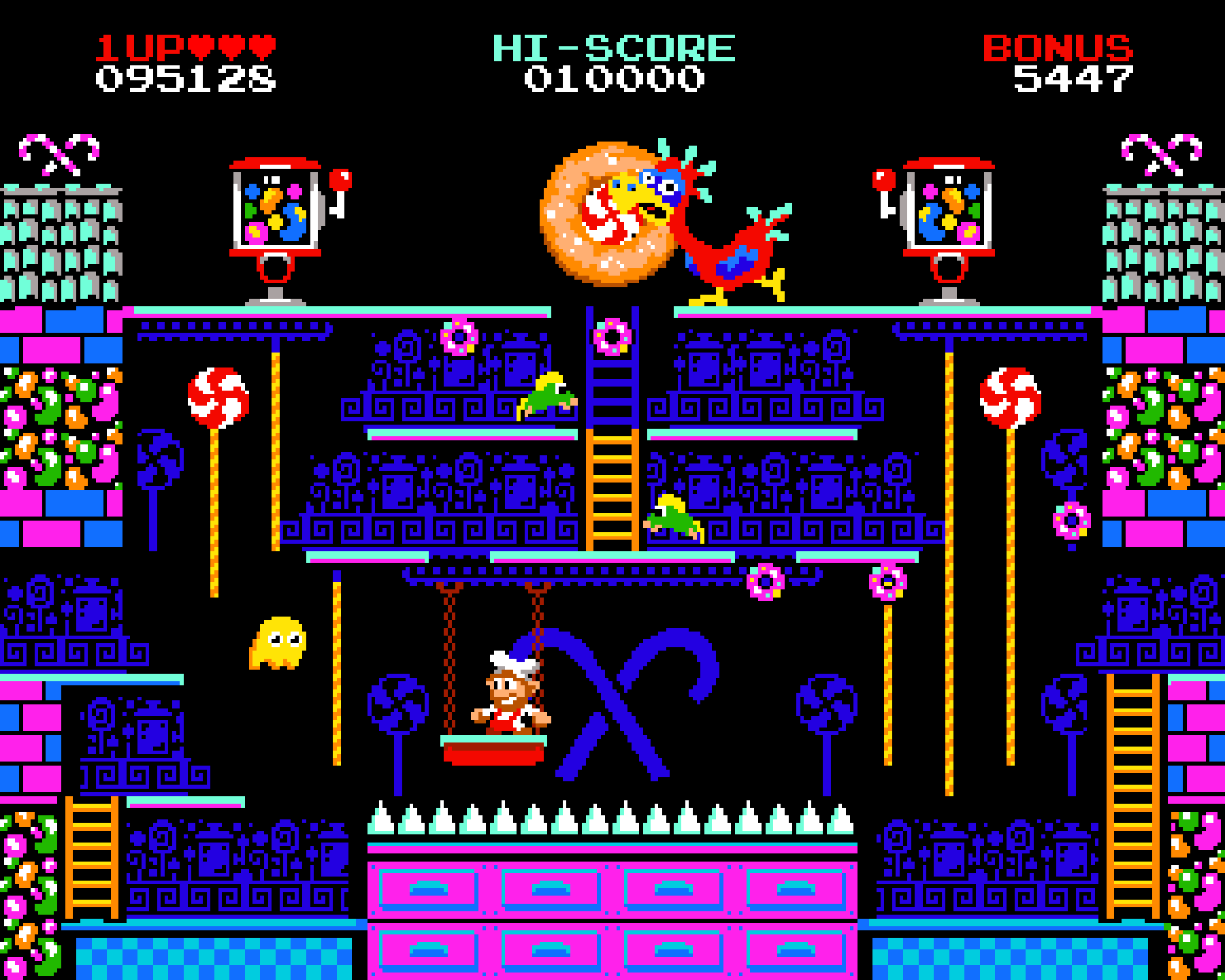The width and height of the screenshot is (1225, 980).
Task: Click the pink donut hanging below the platform
Action: click(x=766, y=582)
